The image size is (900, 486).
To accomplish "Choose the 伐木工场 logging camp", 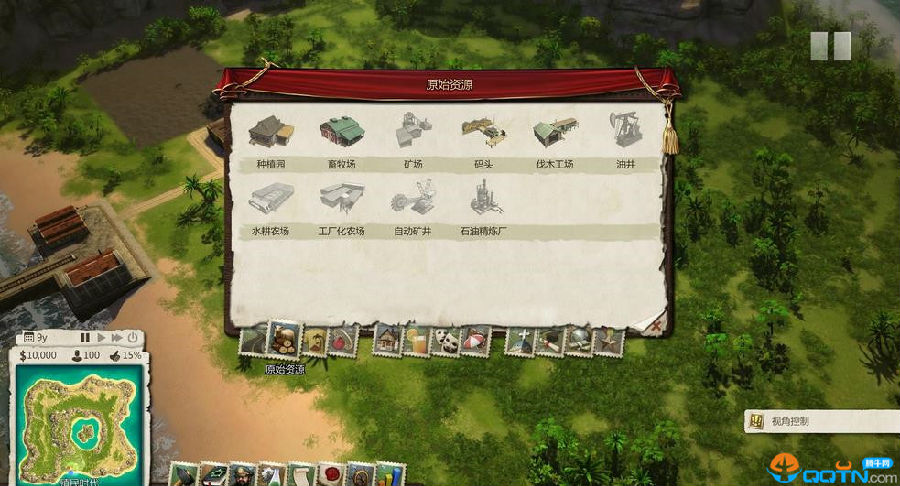I will [x=555, y=133].
